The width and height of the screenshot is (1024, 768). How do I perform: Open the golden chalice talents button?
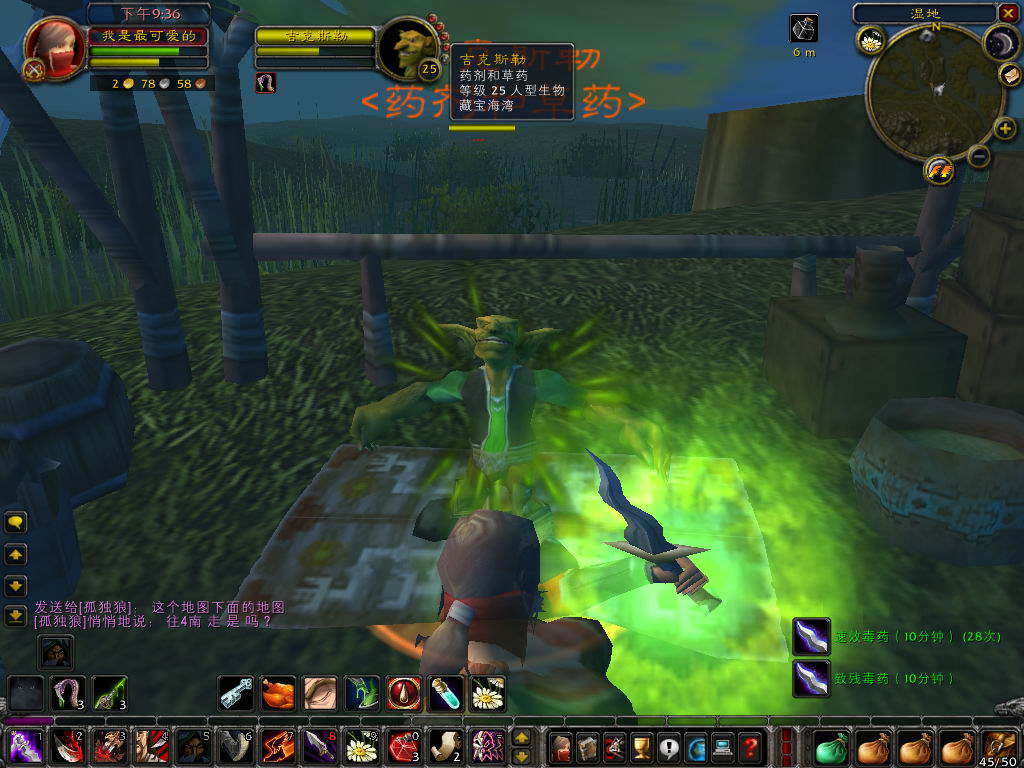point(641,747)
